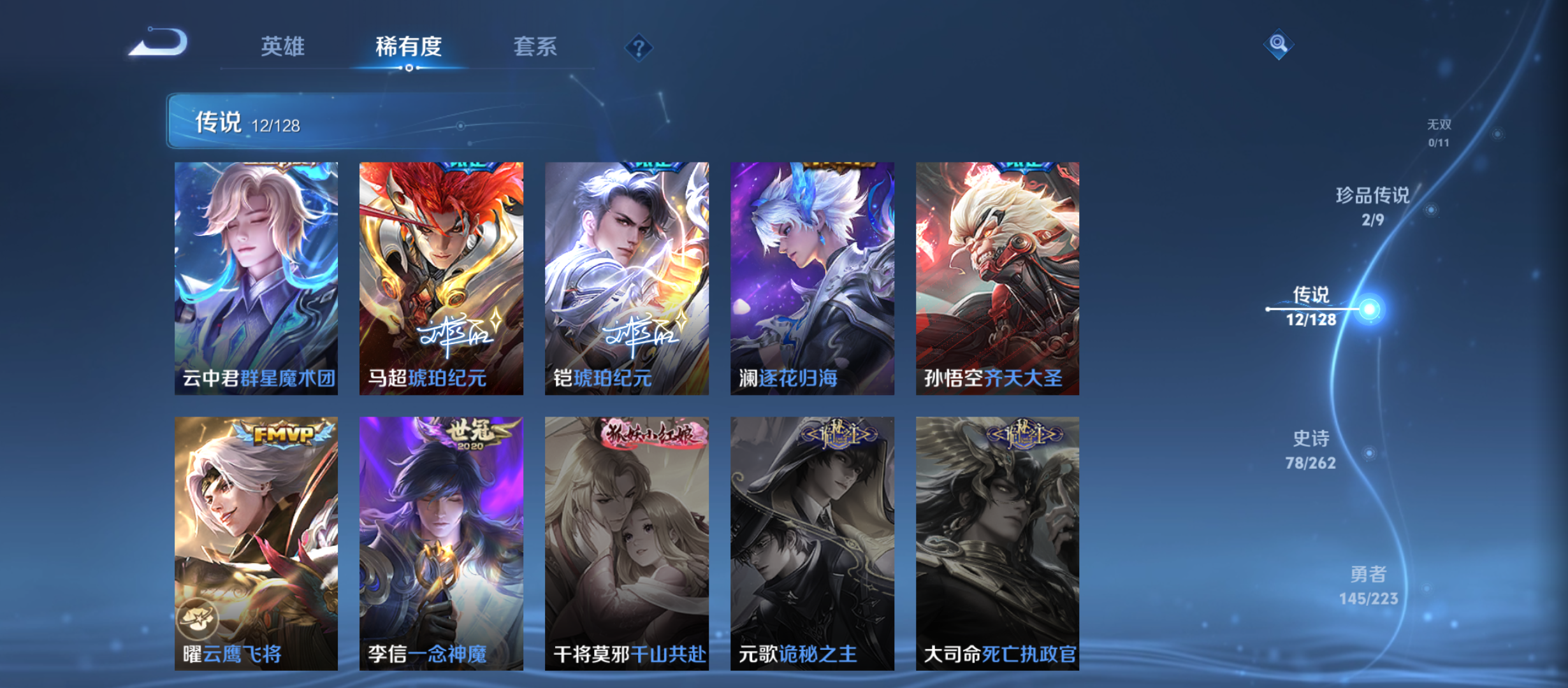1568x688 pixels.
Task: Switch to the 英雄 tab
Action: tap(283, 46)
